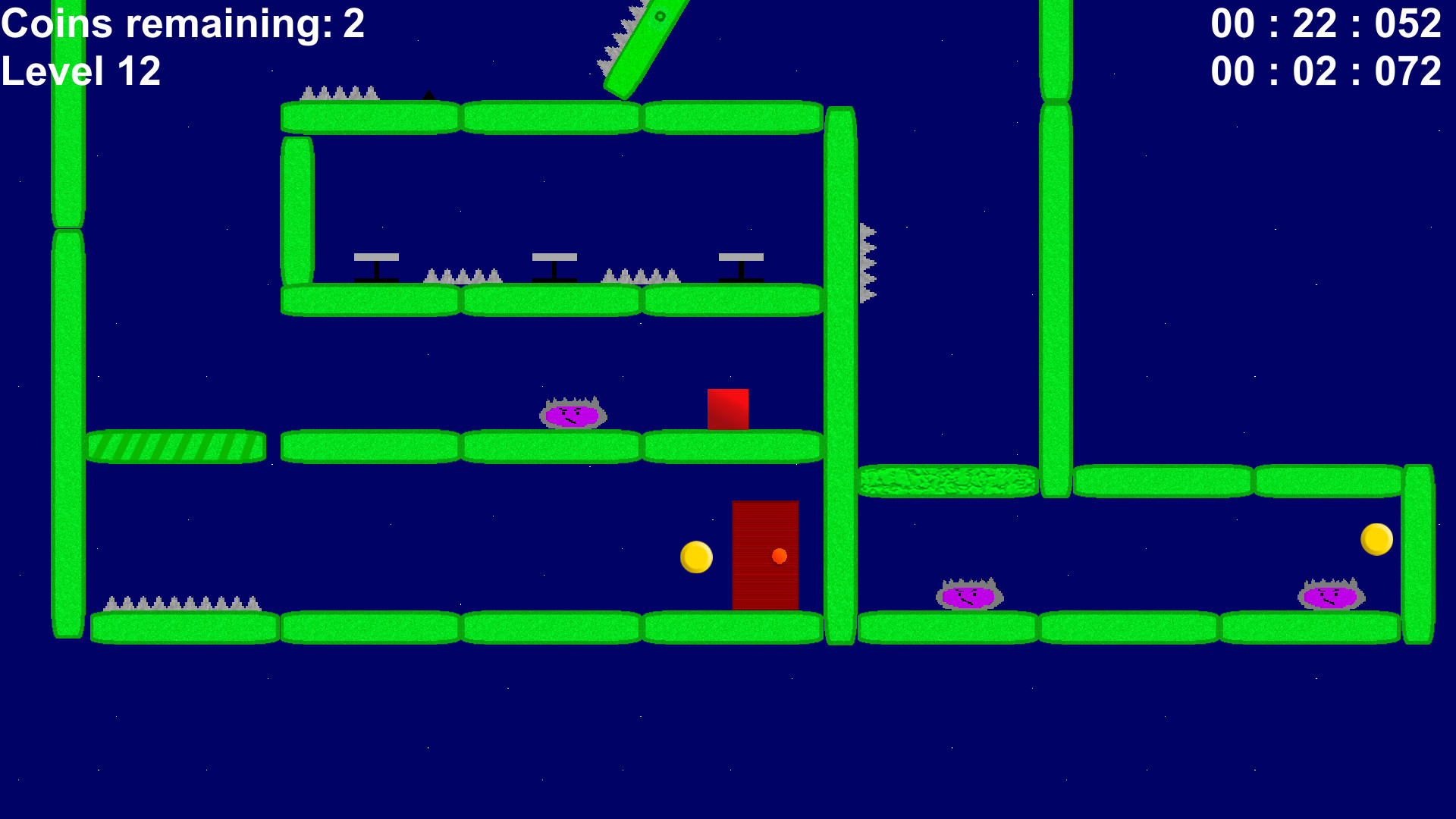The image size is (1456, 819).
Task: Click the 'Level 12' label
Action: pos(82,72)
